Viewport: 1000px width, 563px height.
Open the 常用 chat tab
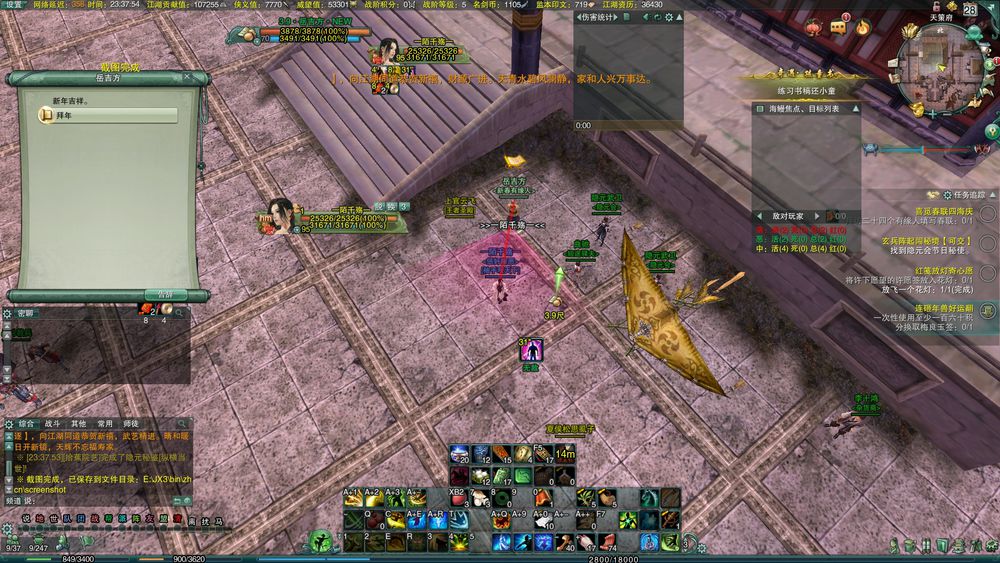(x=104, y=423)
